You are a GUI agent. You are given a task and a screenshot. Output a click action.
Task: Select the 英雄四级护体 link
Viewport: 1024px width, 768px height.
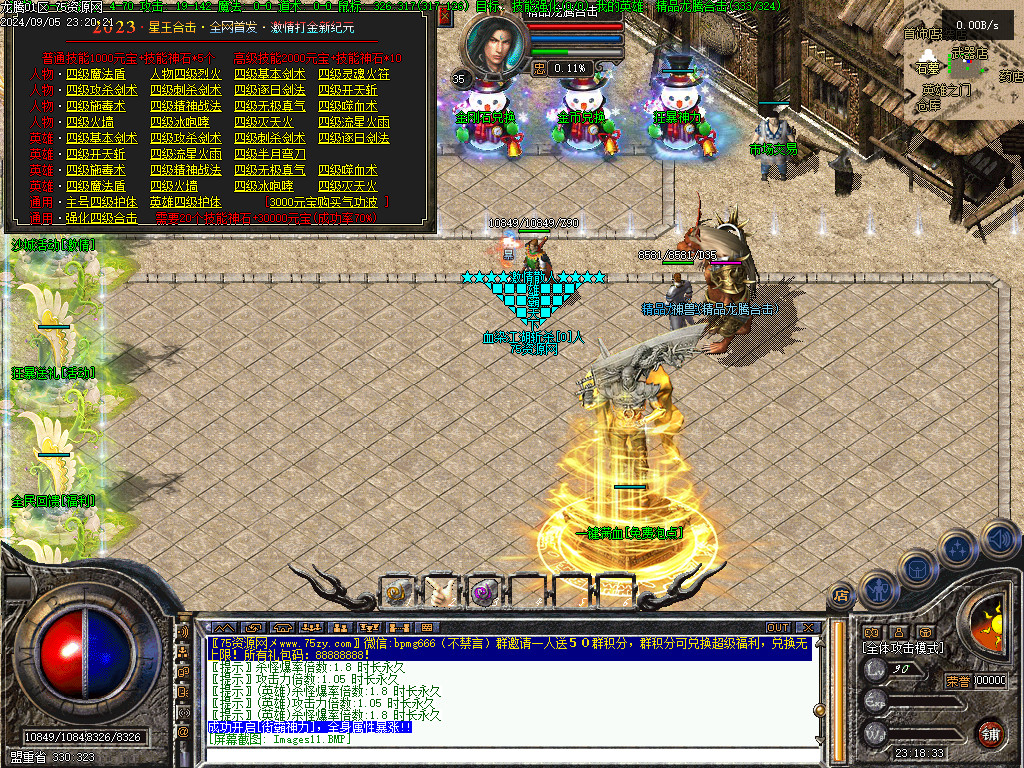185,202
